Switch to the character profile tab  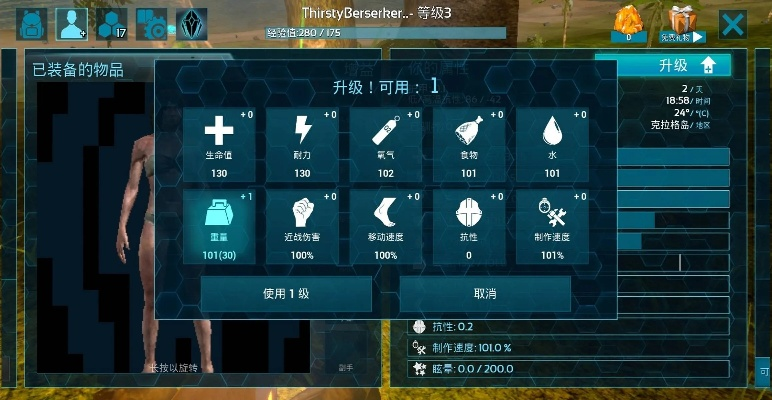[71, 23]
